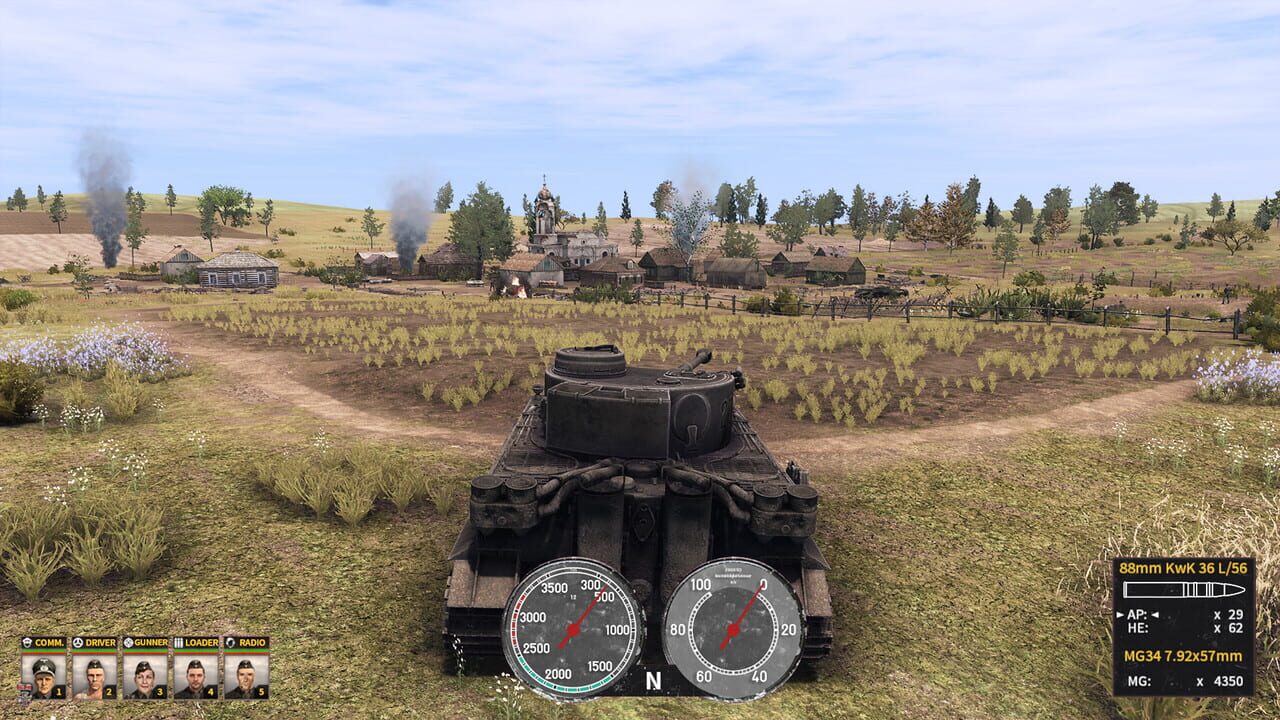Click the shell rack icon on LOADER panel
1280x720 pixels.
click(x=178, y=642)
